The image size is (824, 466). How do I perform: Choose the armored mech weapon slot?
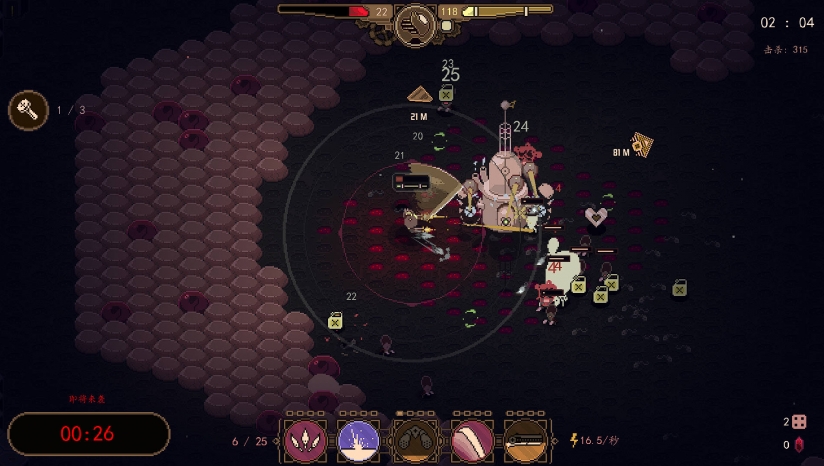[414, 440]
